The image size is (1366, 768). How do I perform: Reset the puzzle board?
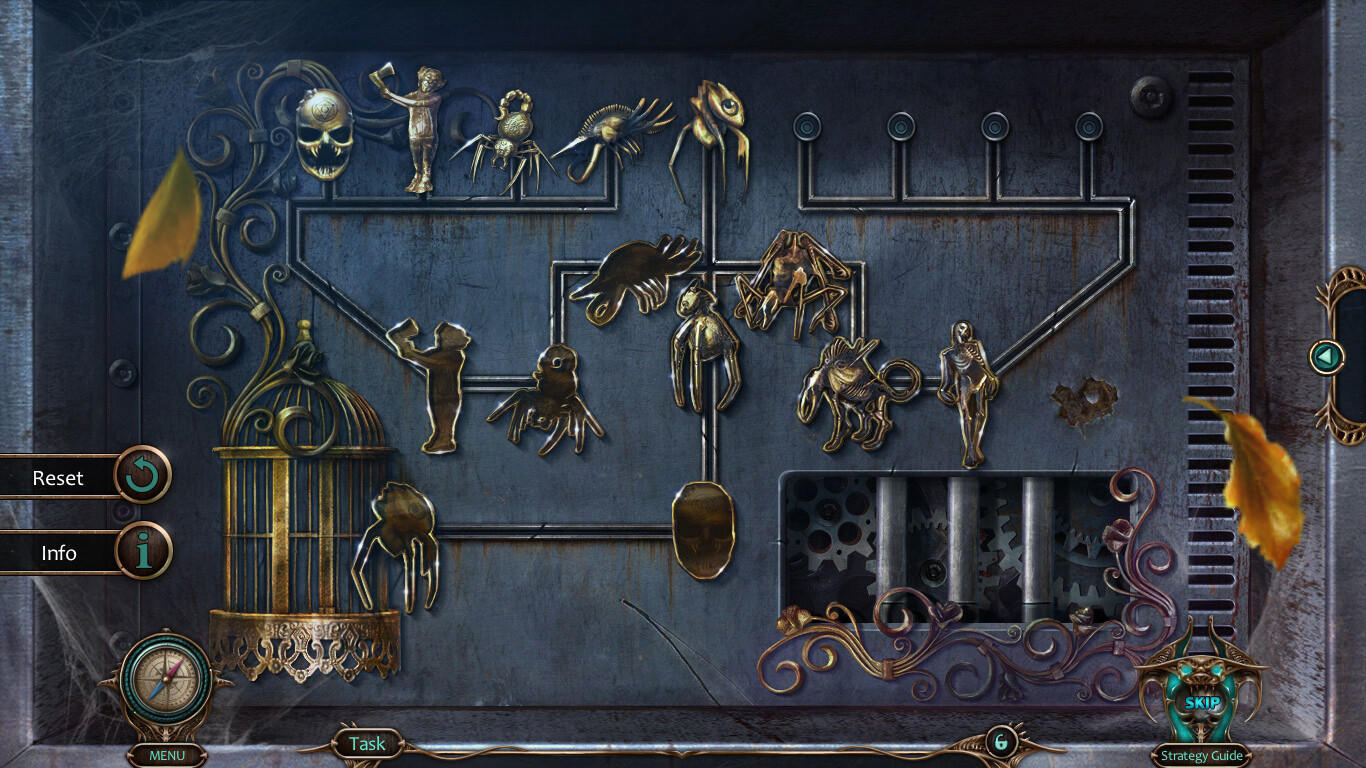tap(143, 477)
